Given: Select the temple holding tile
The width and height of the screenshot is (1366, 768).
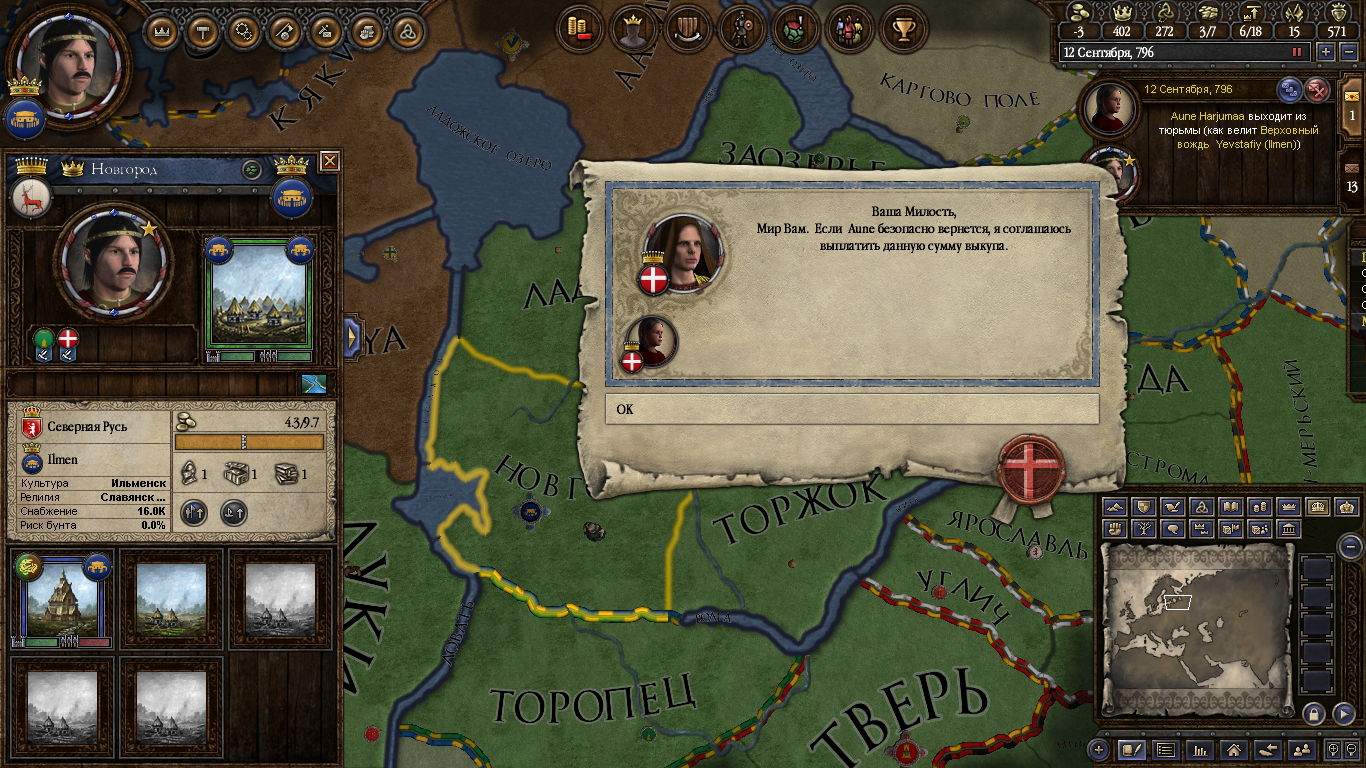Looking at the screenshot, I should pyautogui.click(x=62, y=598).
